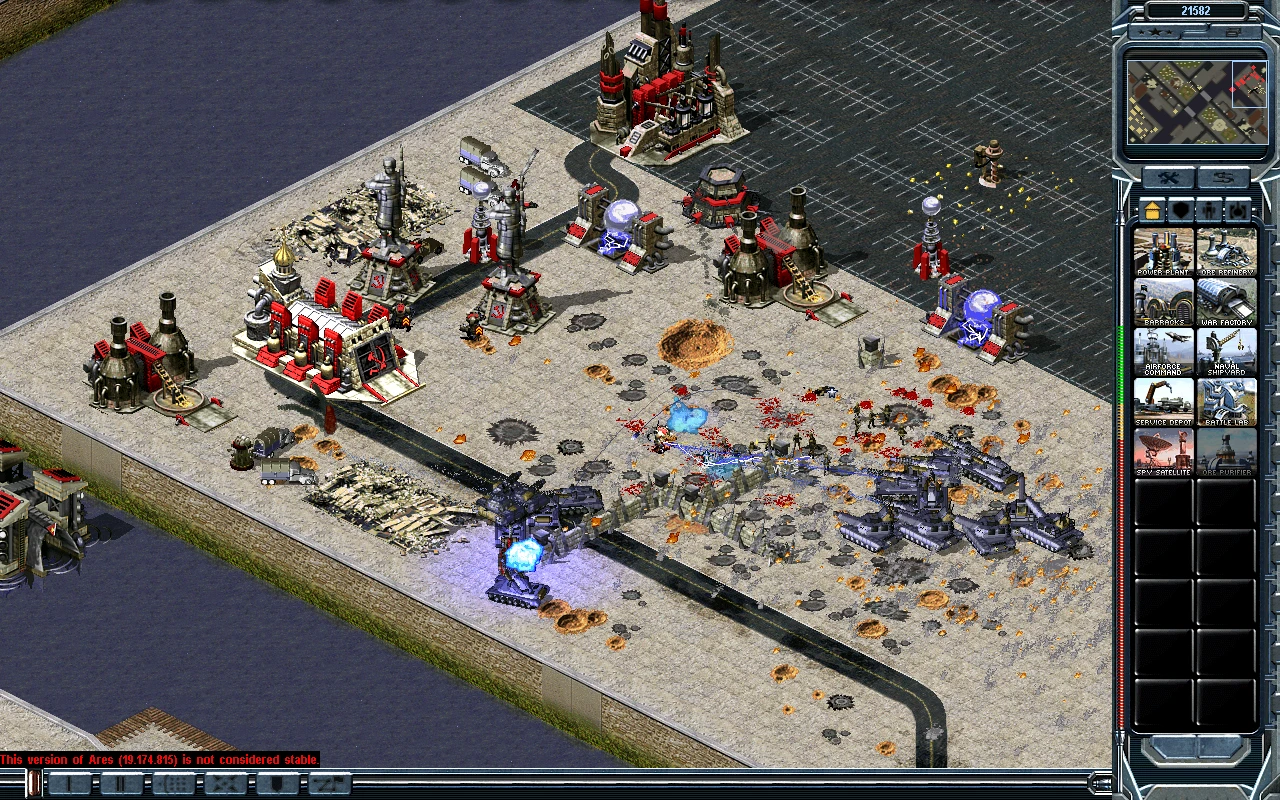Build a Power Plant from the sidebar
The width and height of the screenshot is (1280, 800).
point(1164,252)
